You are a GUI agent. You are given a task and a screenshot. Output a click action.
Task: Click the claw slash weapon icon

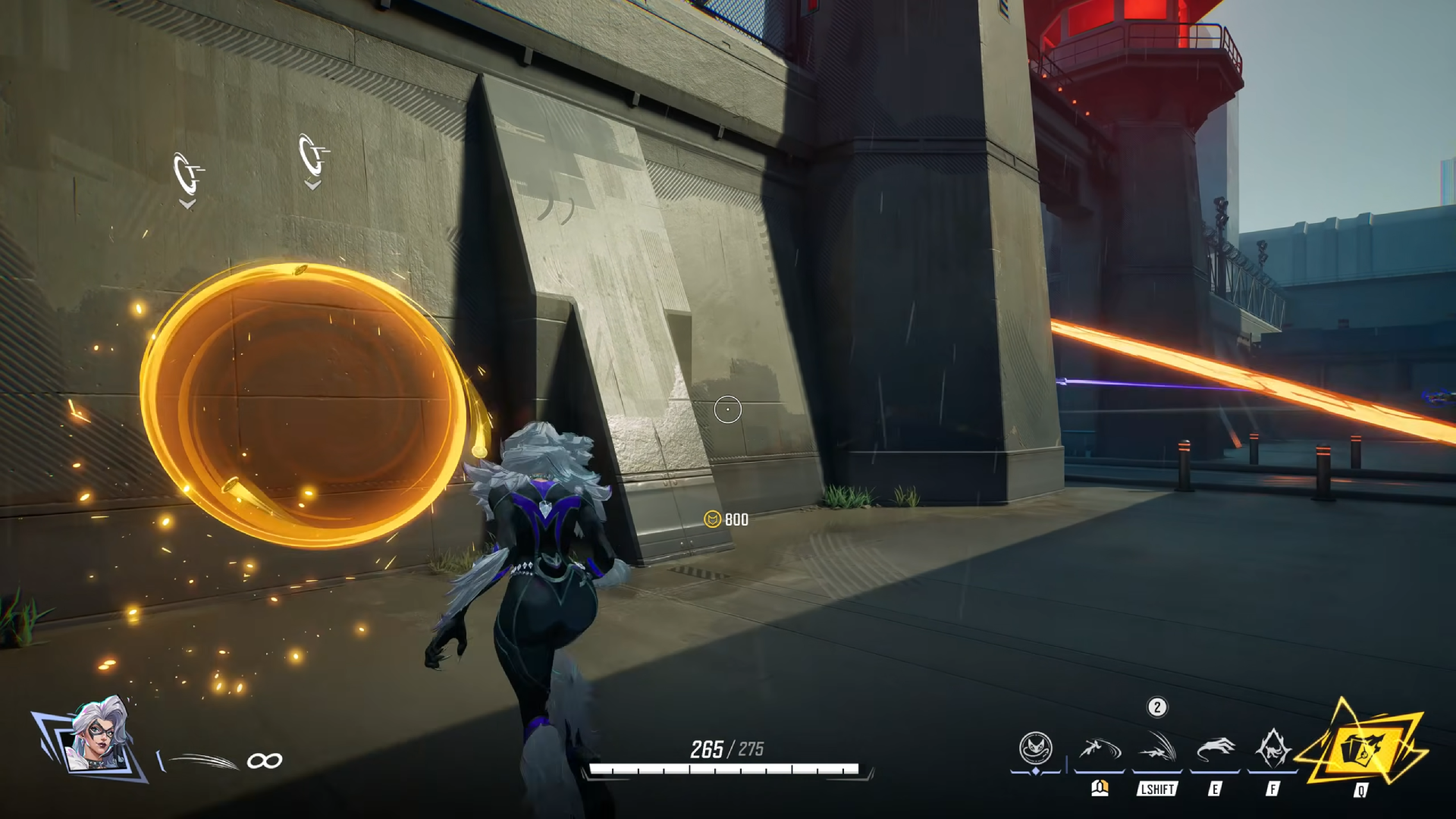(x=199, y=760)
